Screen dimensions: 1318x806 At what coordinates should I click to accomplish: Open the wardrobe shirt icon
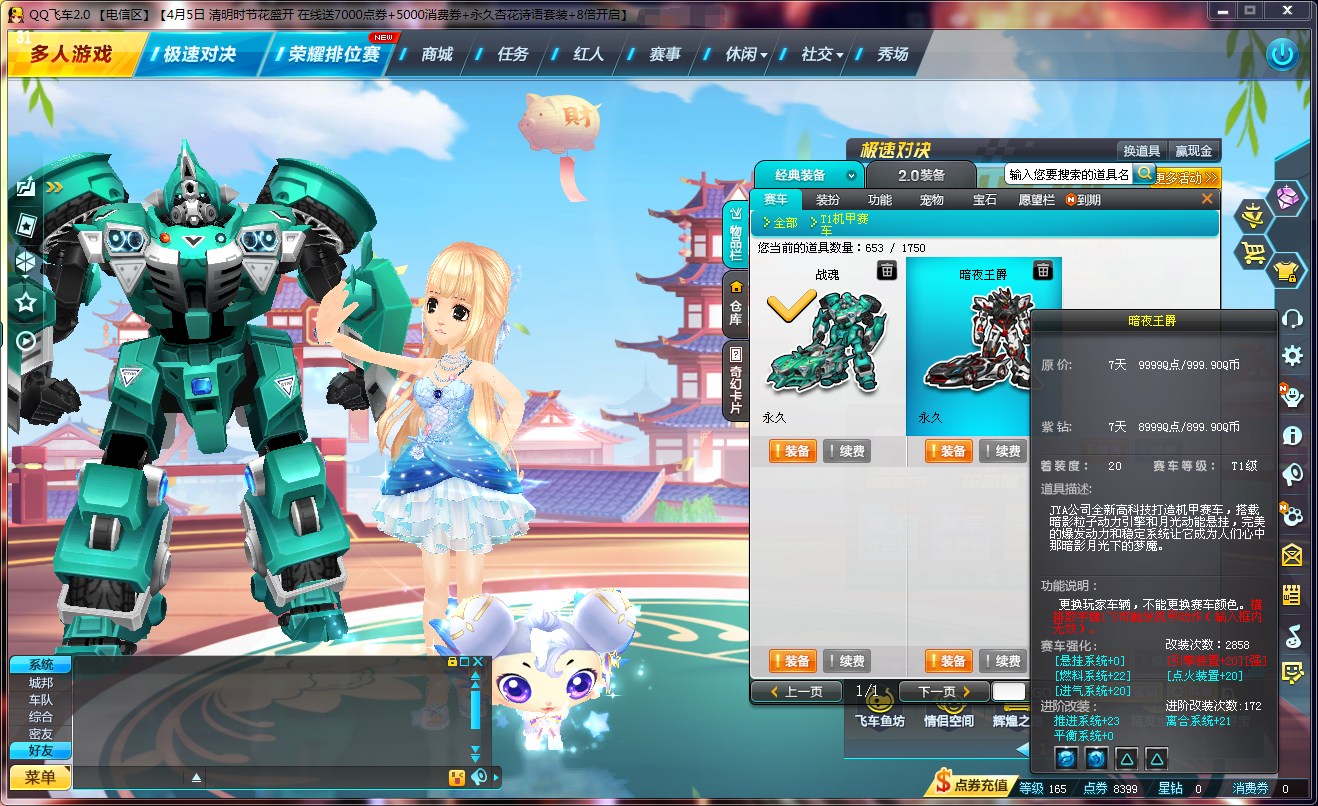[x=1286, y=271]
